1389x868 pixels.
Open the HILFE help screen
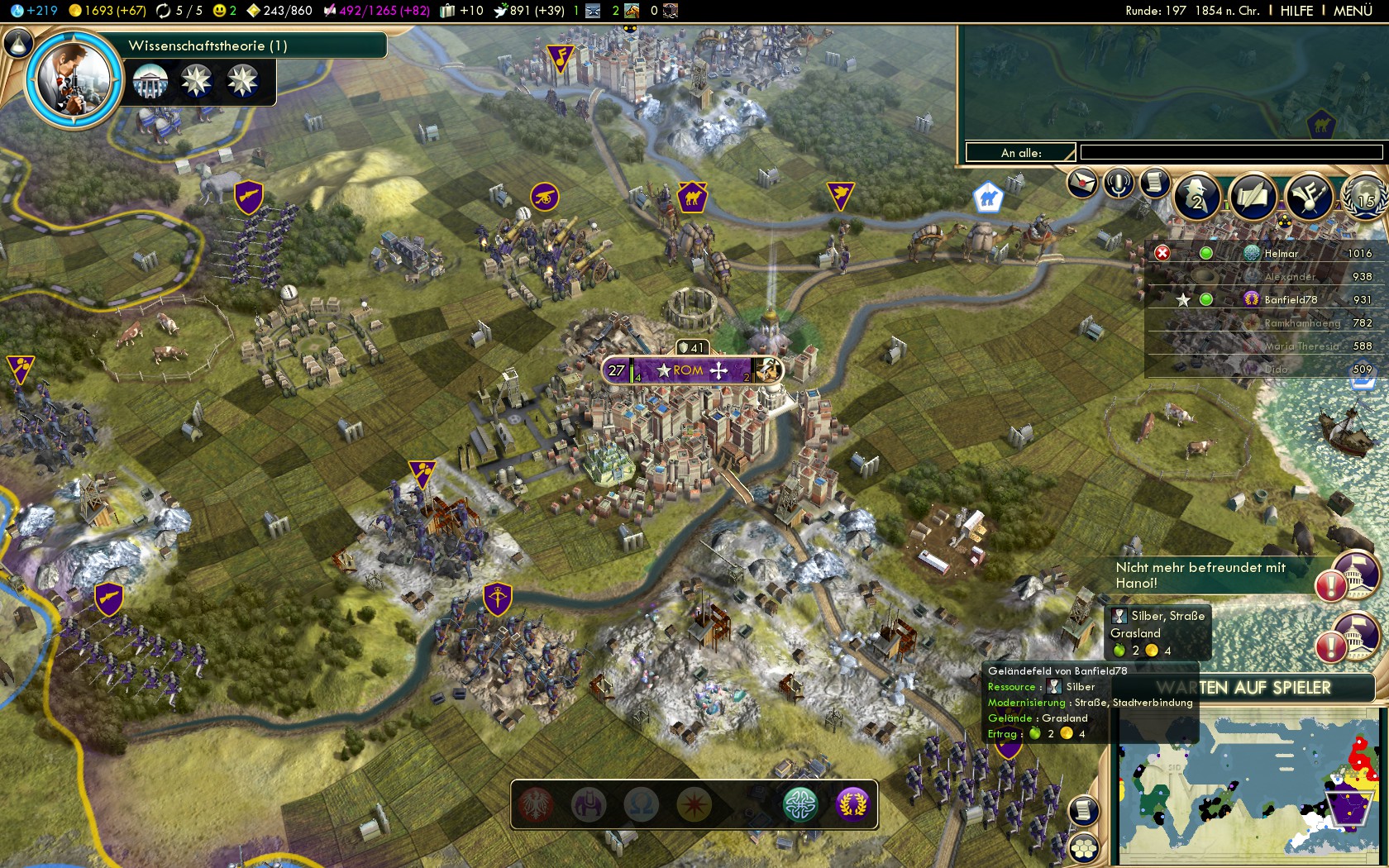(1296, 11)
